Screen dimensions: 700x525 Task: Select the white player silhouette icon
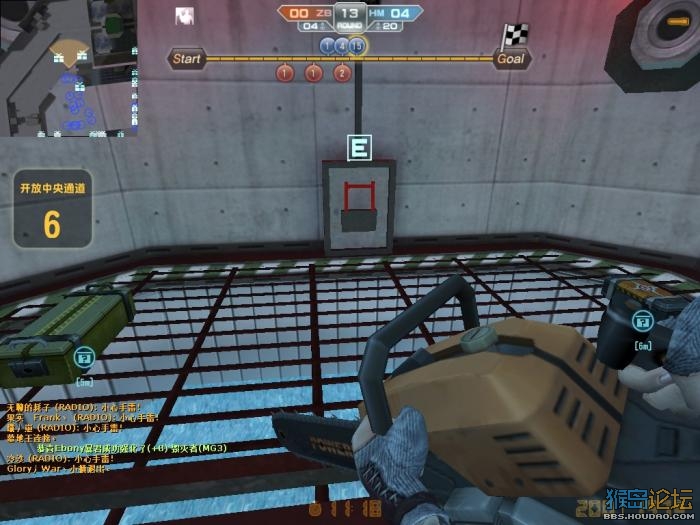pyautogui.click(x=184, y=15)
